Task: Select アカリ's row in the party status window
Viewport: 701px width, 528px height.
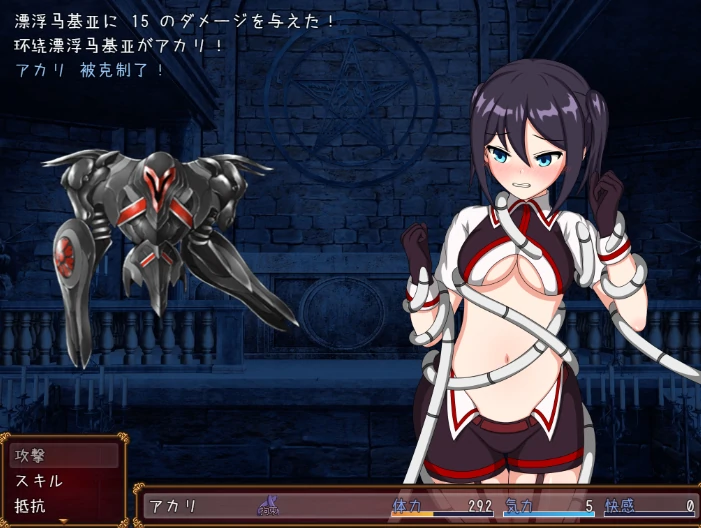Action: [x=420, y=506]
